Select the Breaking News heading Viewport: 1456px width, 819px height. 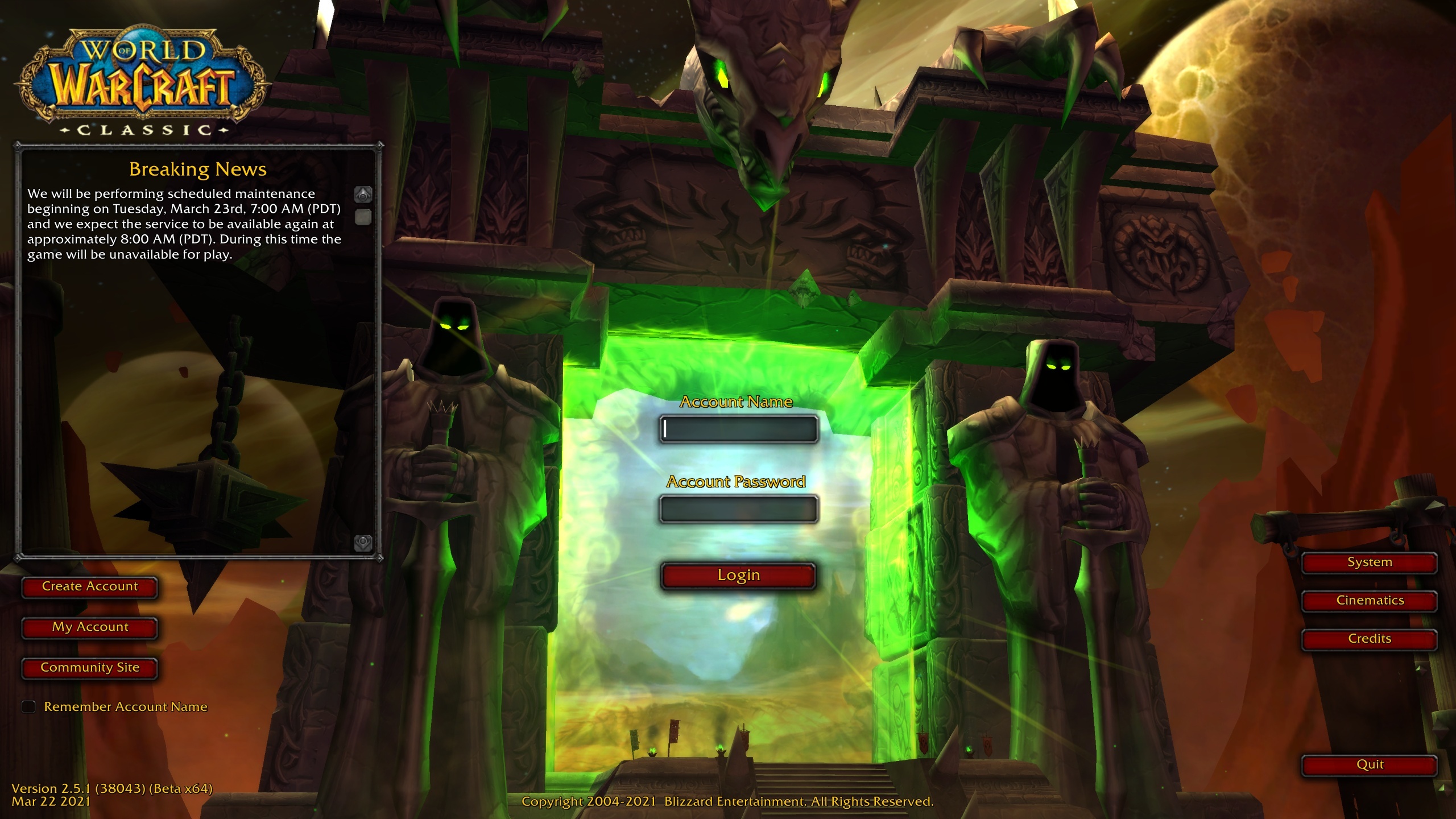198,169
